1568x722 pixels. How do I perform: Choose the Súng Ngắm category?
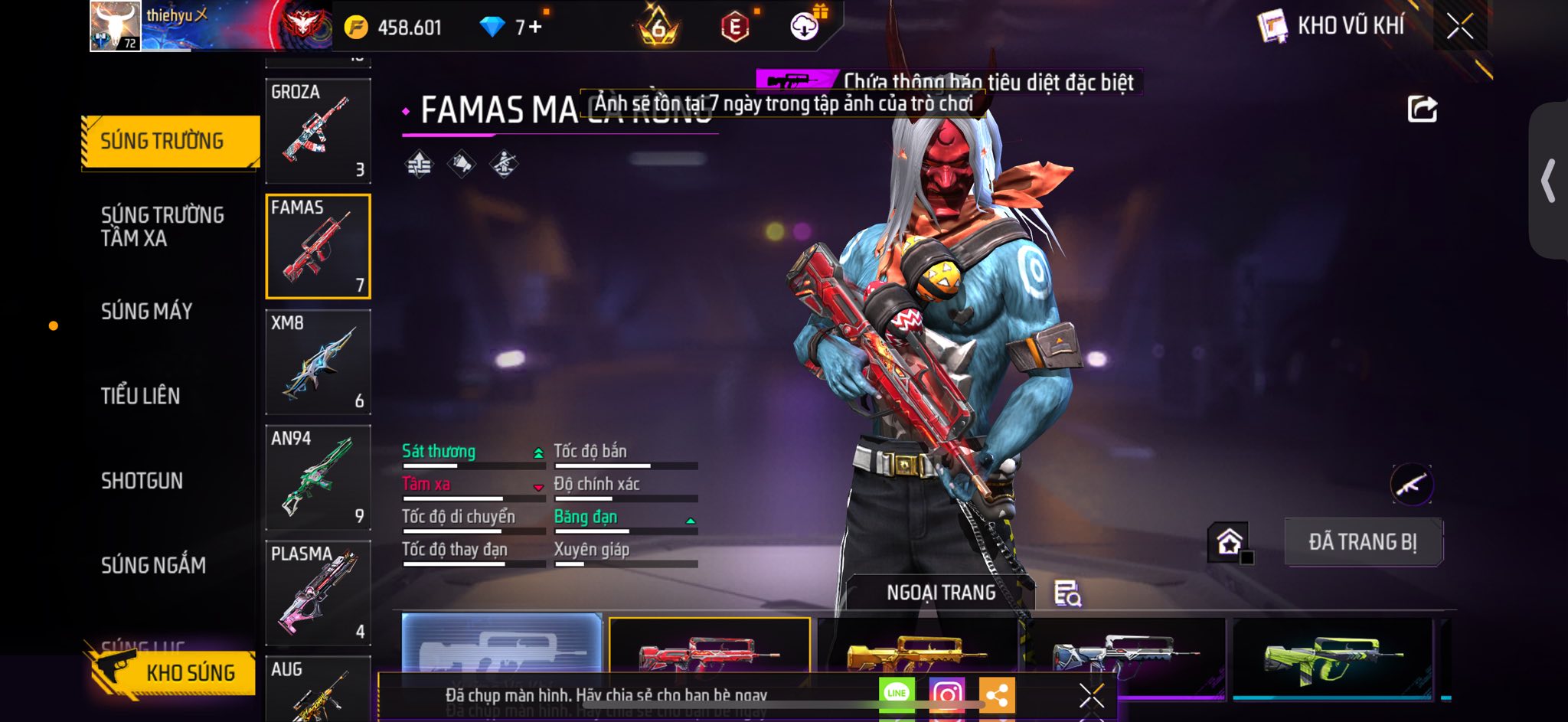(x=153, y=565)
